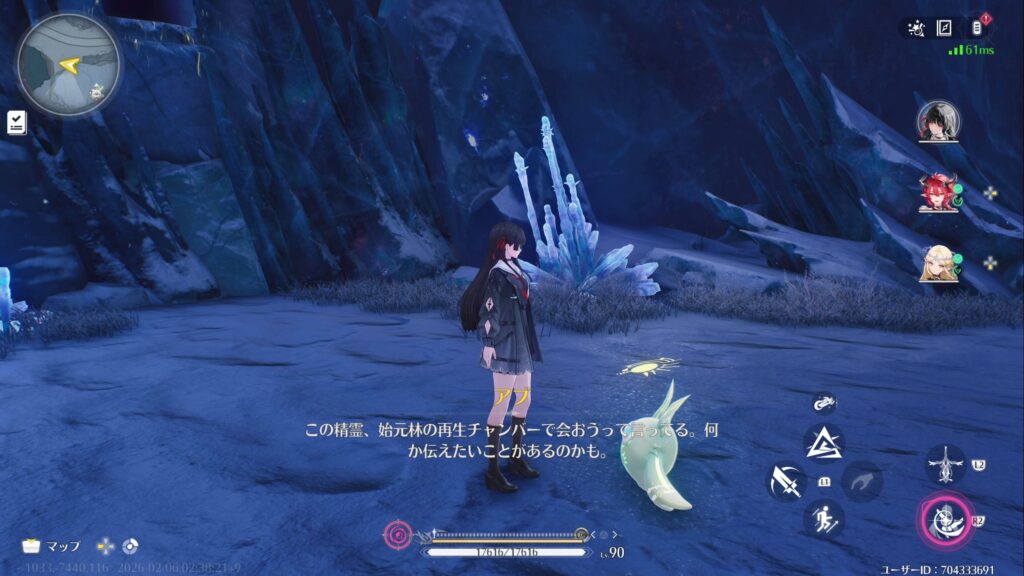This screenshot has width=1024, height=576.
Task: Open the circular minimap
Action: 68,65
